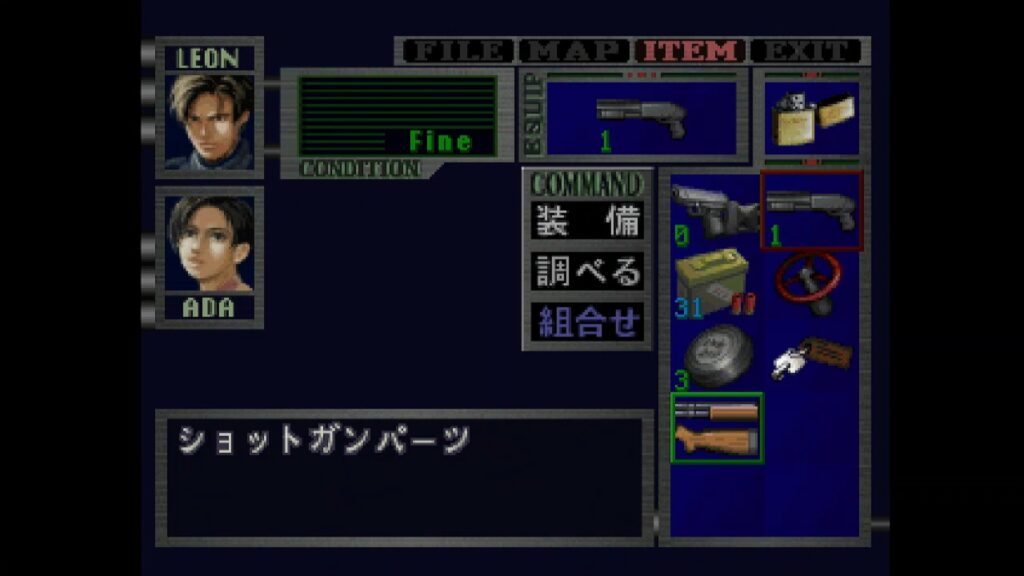Choose the 装備 (equip) command
The height and width of the screenshot is (576, 1024).
587,221
